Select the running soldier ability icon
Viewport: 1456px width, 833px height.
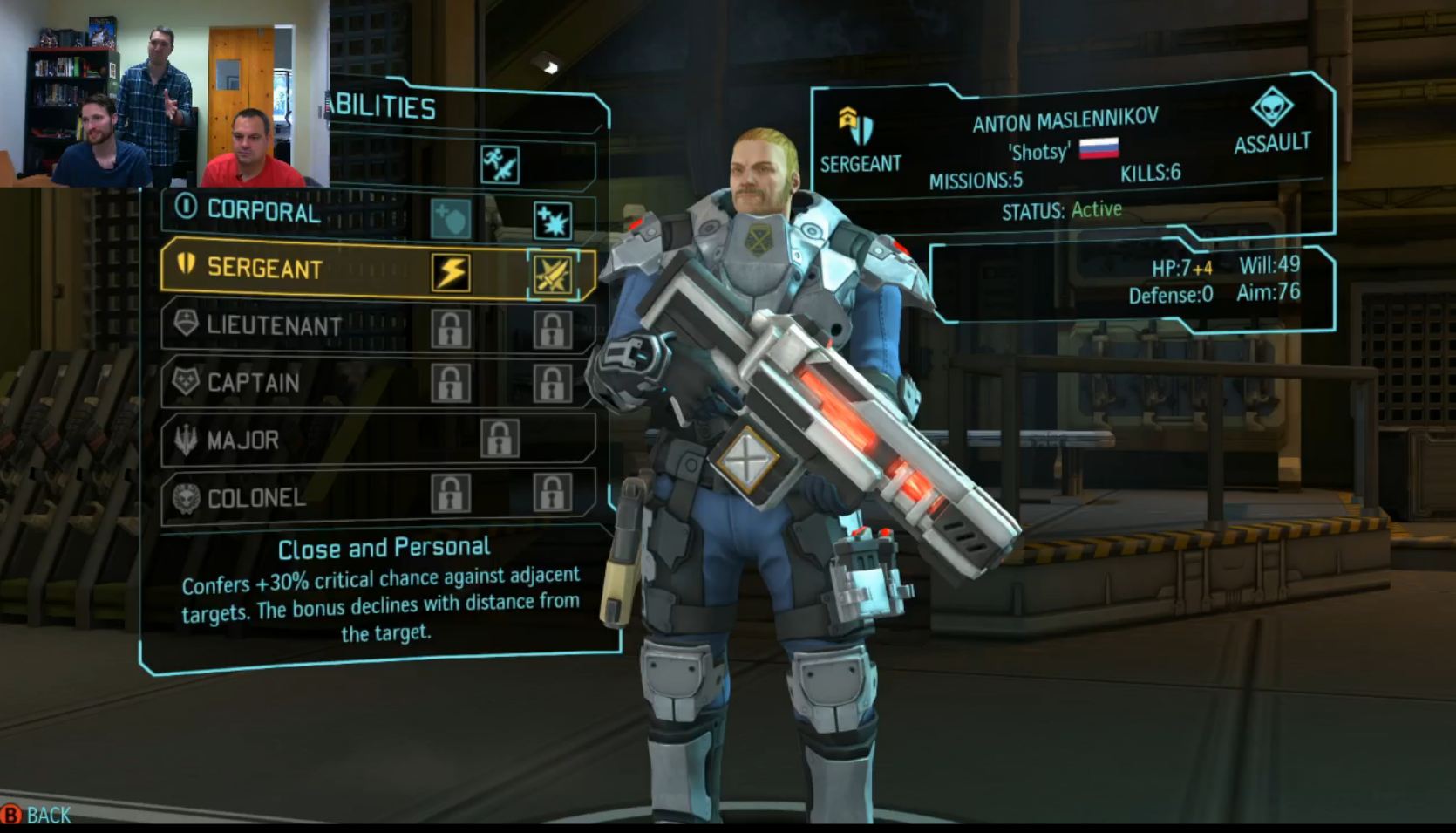(x=500, y=164)
